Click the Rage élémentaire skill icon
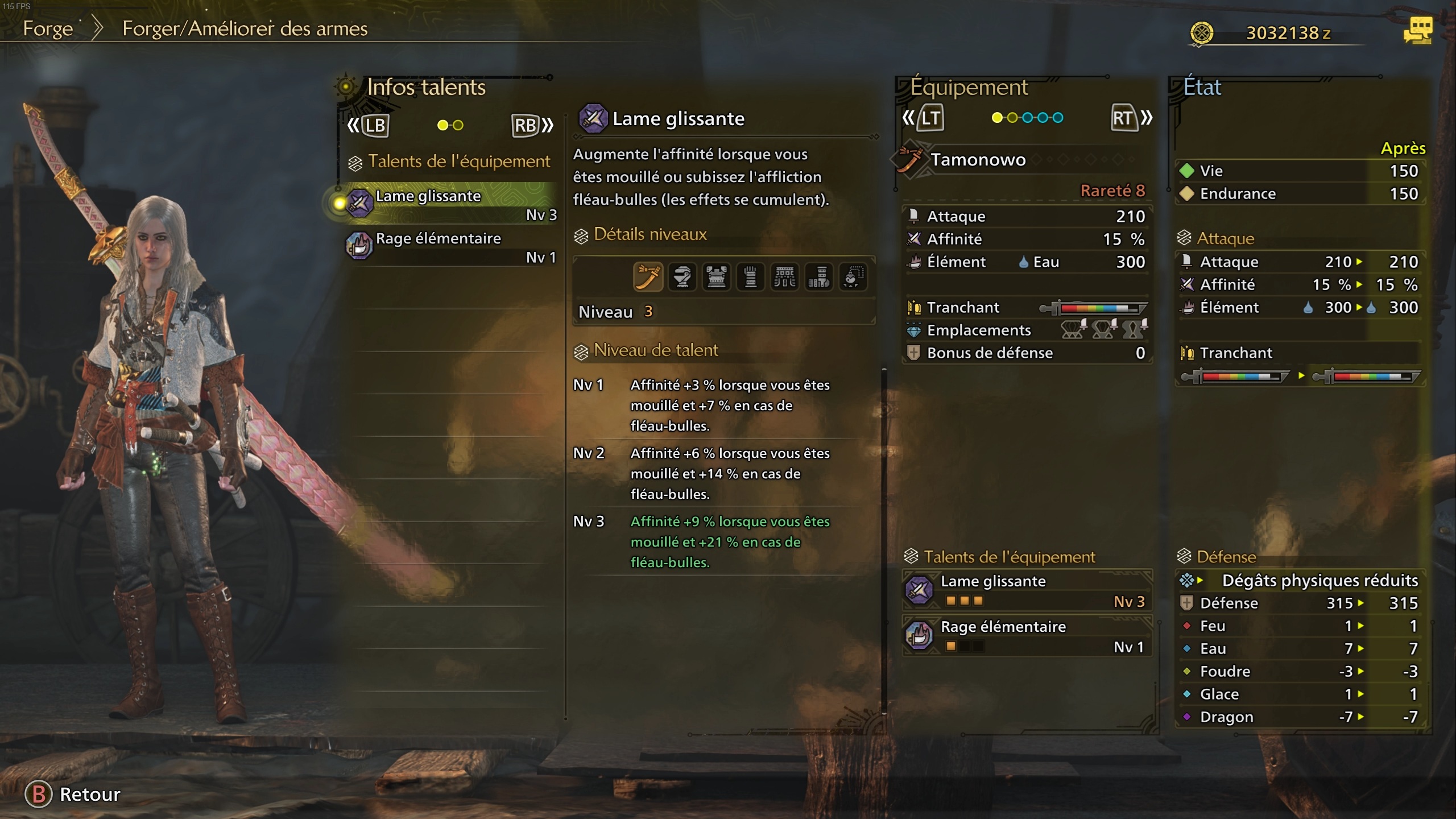Screen dimensions: 1456x819 pyautogui.click(x=359, y=246)
